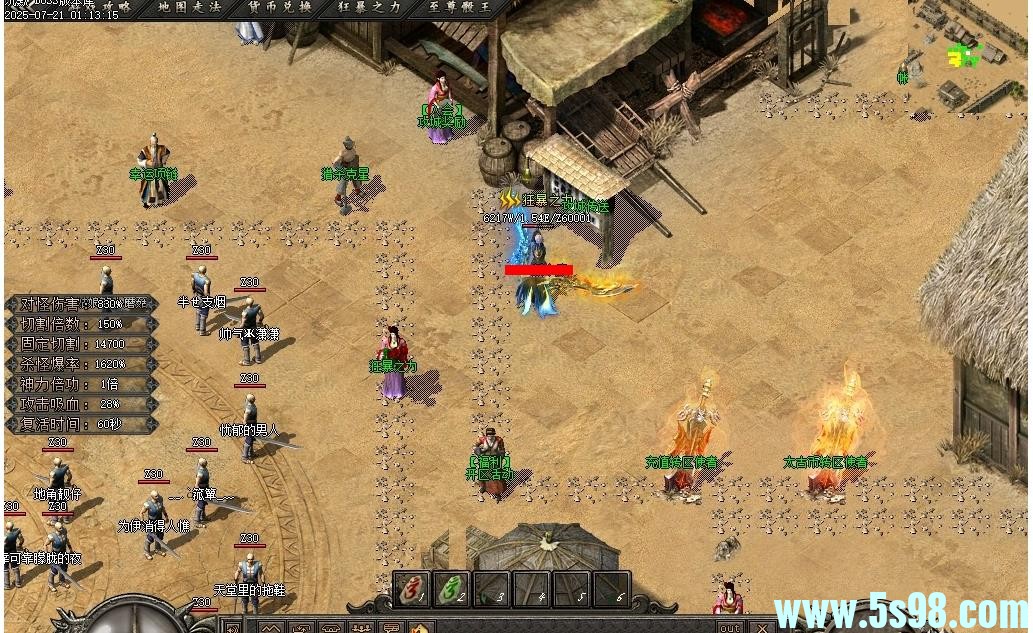Screen dimensions: 1033x633
Task: Open the 至尊骰王 dice king tab
Action: click(x=458, y=7)
